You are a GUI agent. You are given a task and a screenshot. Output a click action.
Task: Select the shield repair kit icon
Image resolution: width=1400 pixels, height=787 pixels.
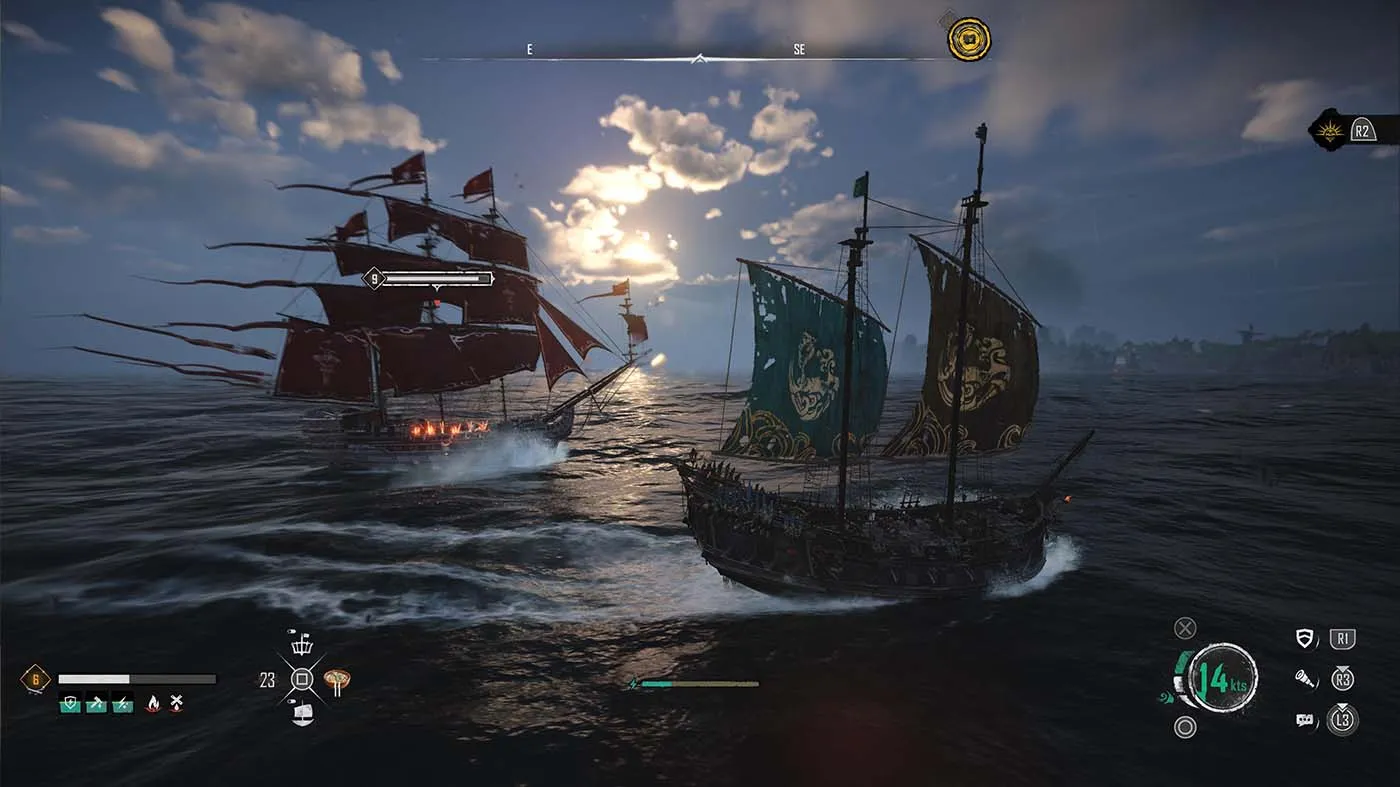click(x=69, y=703)
